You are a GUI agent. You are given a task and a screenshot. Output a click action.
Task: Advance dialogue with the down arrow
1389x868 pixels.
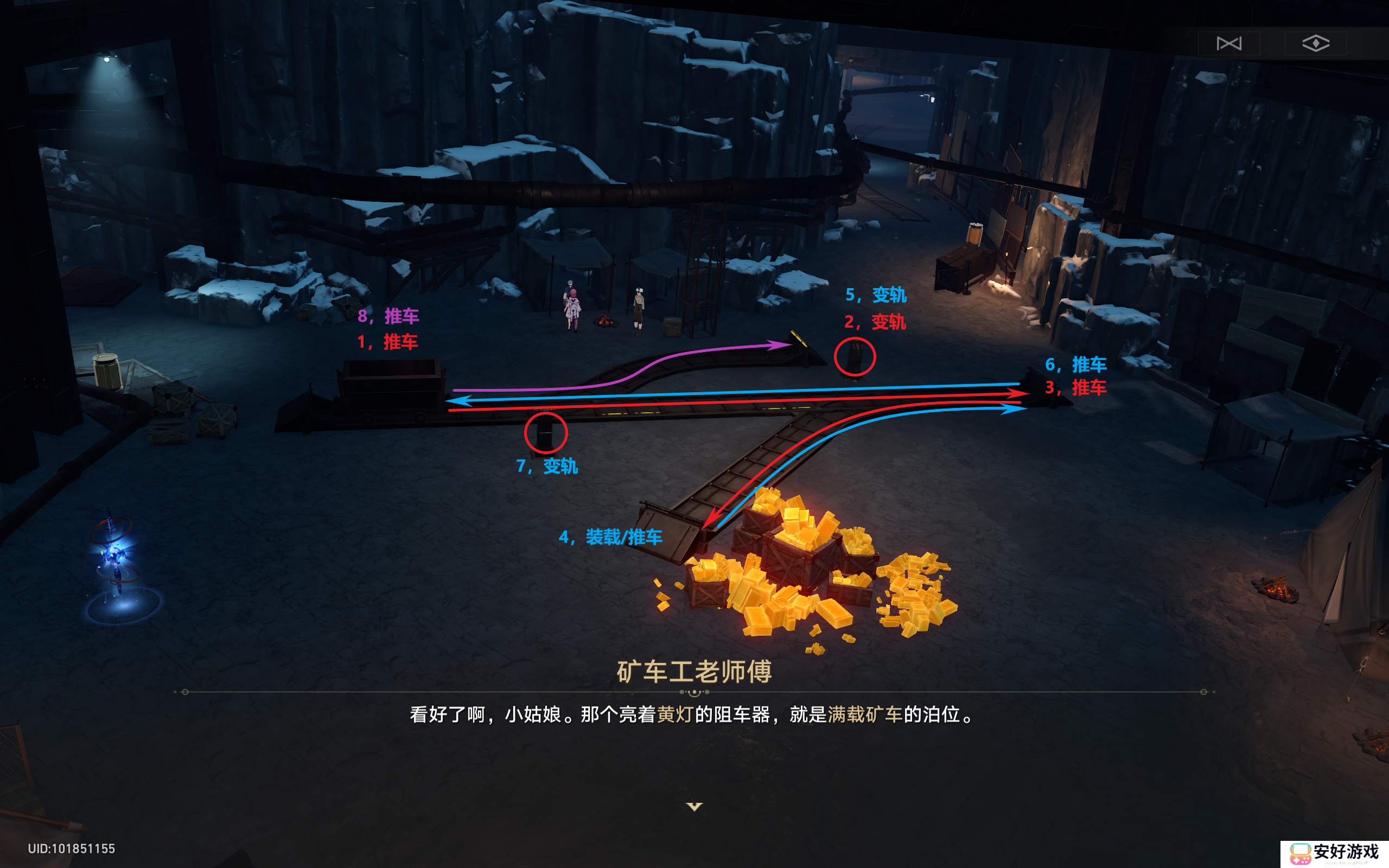pos(694,807)
